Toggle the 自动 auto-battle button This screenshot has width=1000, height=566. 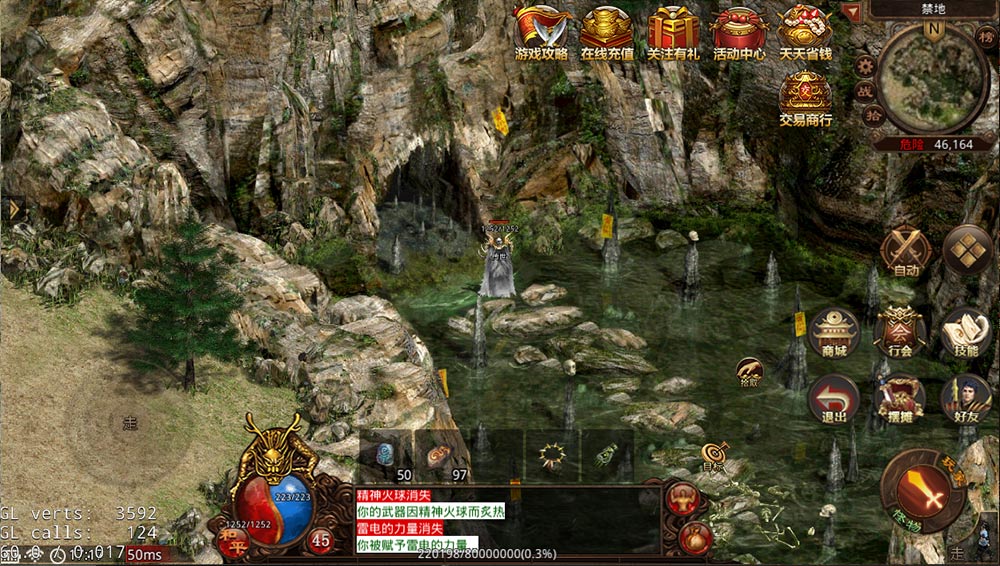[906, 251]
